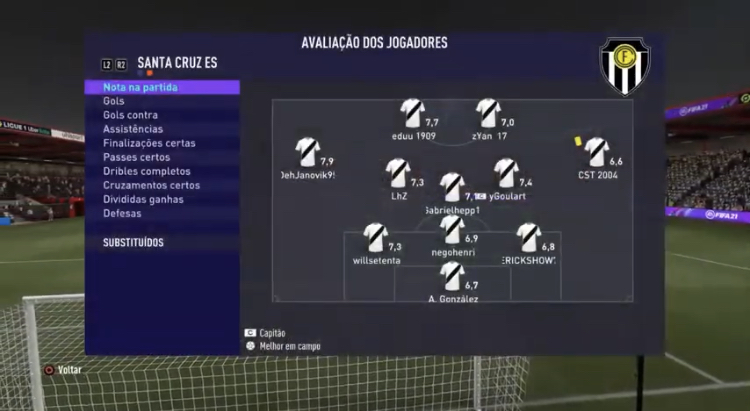The image size is (750, 411).
Task: Select player yGoulart's shirt
Action: [507, 173]
